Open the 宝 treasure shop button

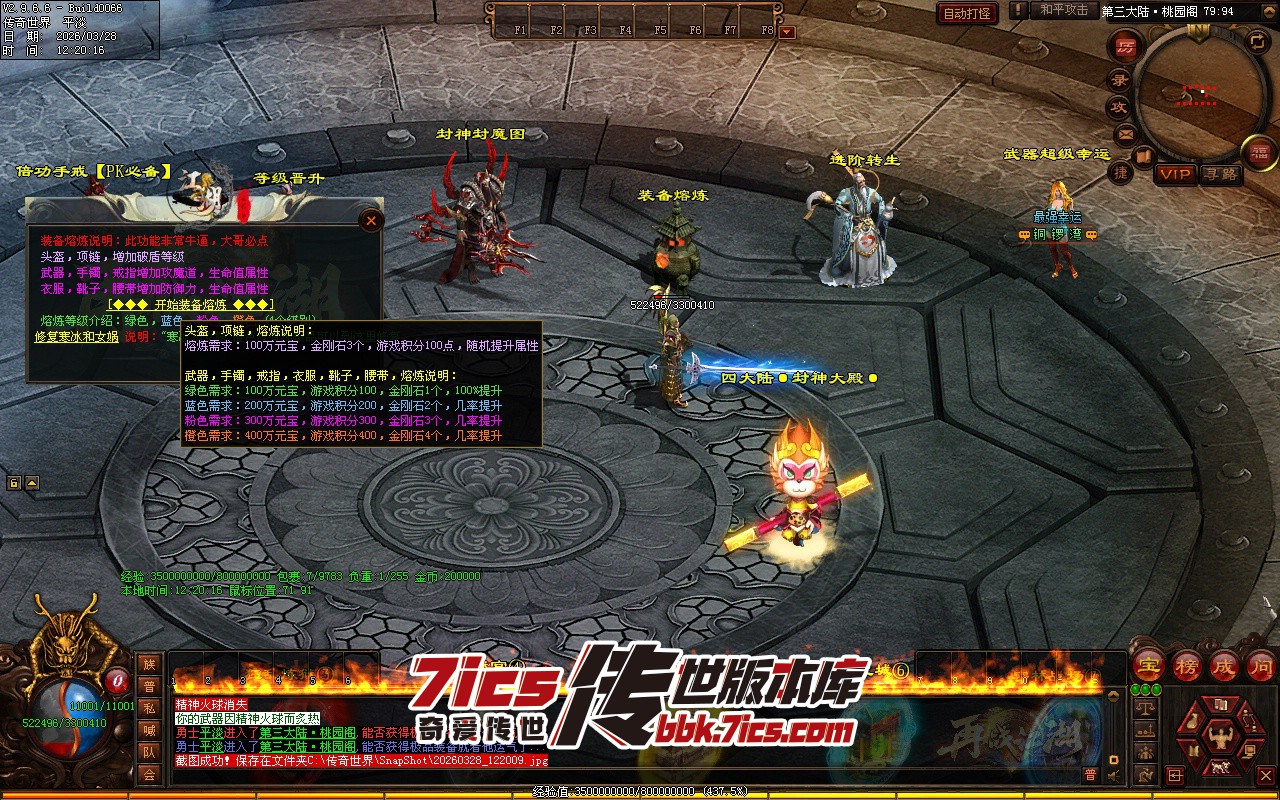[x=1149, y=665]
